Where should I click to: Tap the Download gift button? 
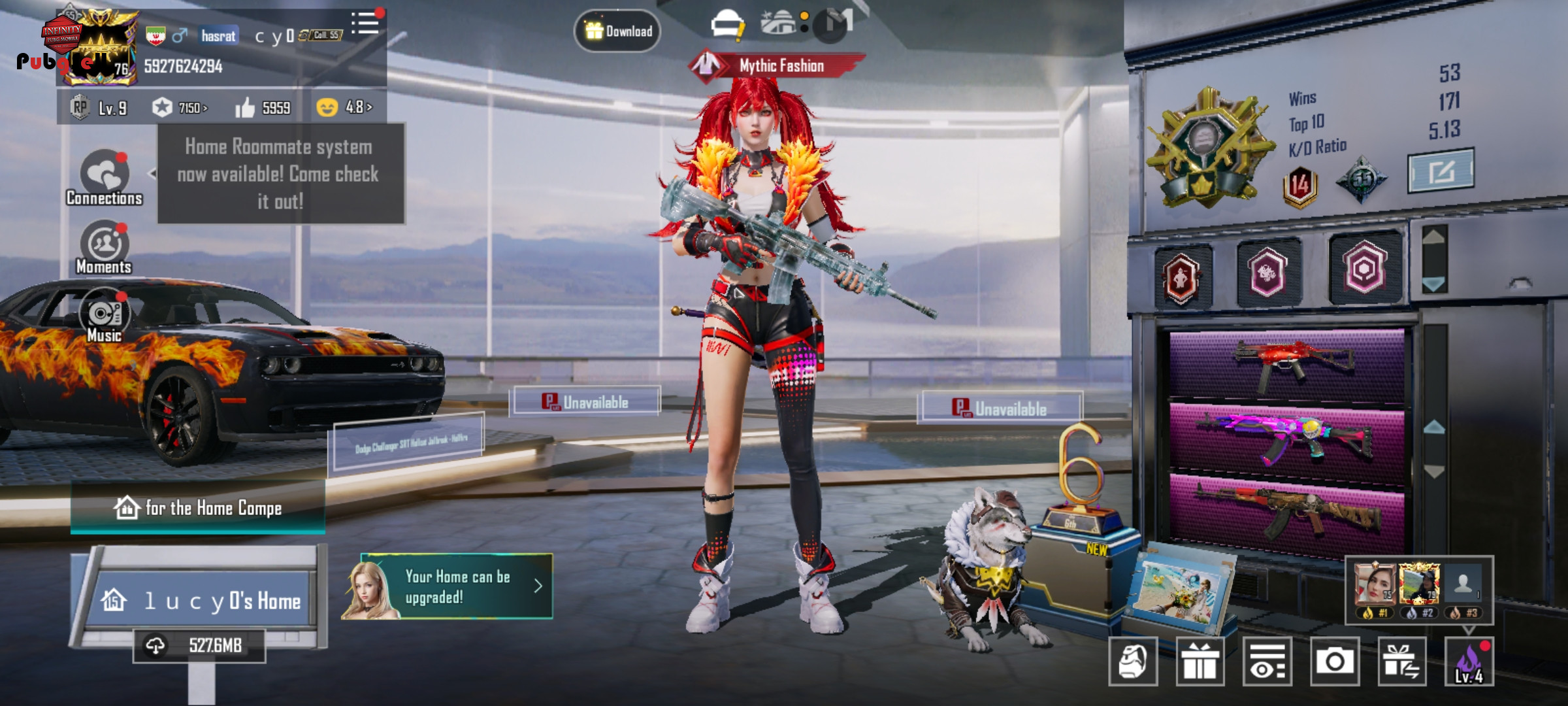617,31
